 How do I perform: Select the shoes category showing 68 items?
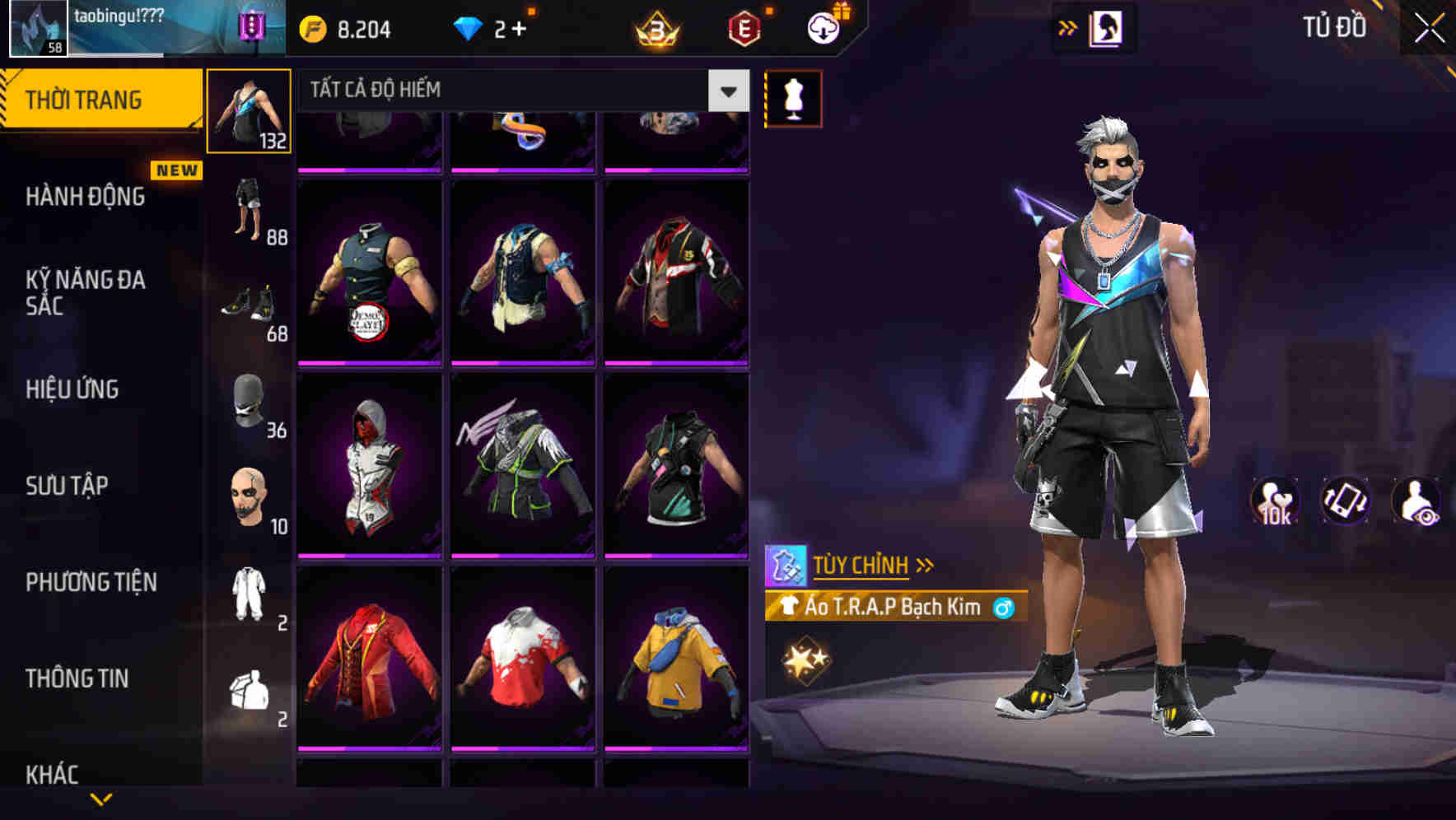250,309
